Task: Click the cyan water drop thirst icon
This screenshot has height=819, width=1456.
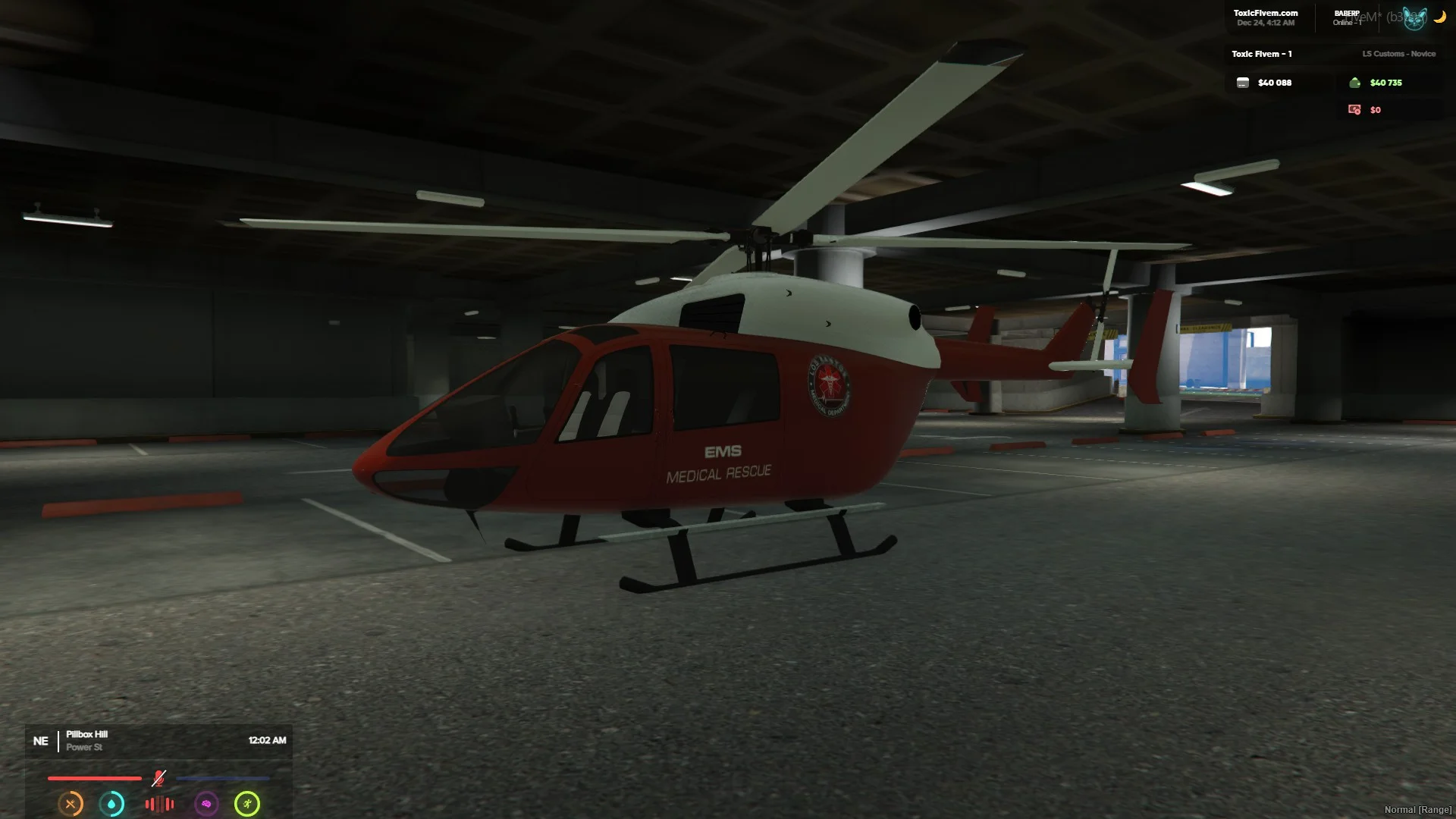Action: coord(112,804)
